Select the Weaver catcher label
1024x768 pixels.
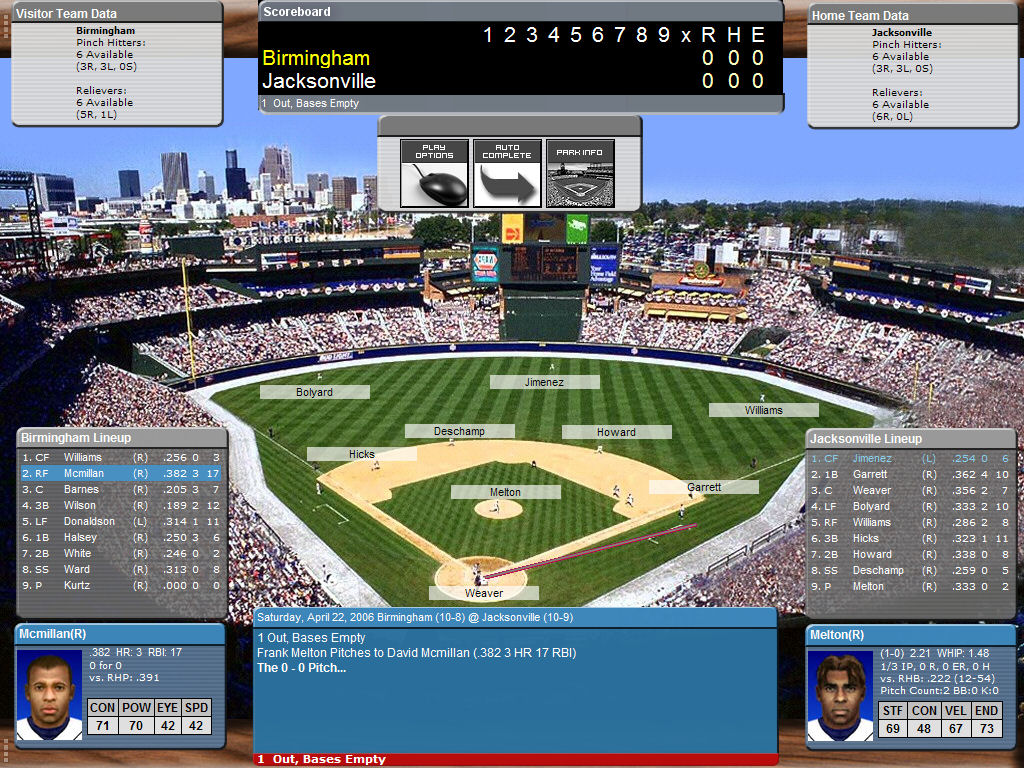[484, 593]
